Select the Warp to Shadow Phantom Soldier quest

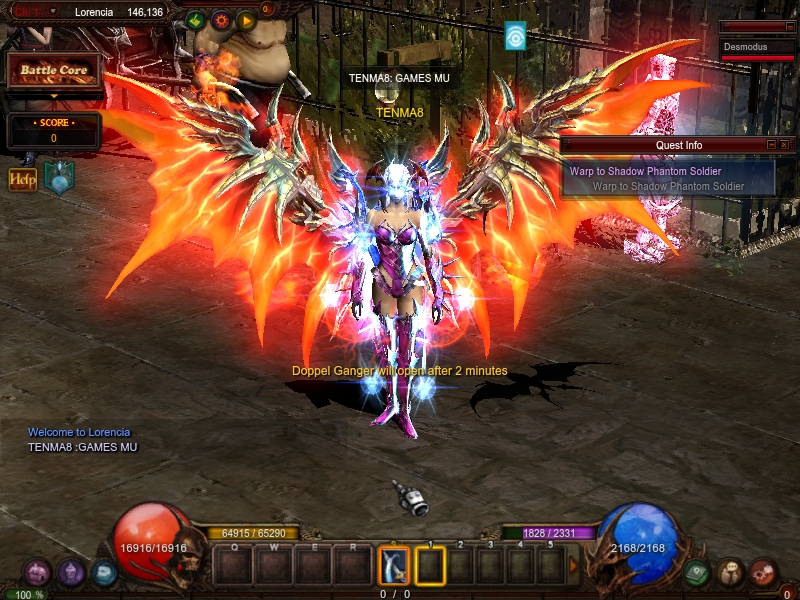(x=645, y=171)
